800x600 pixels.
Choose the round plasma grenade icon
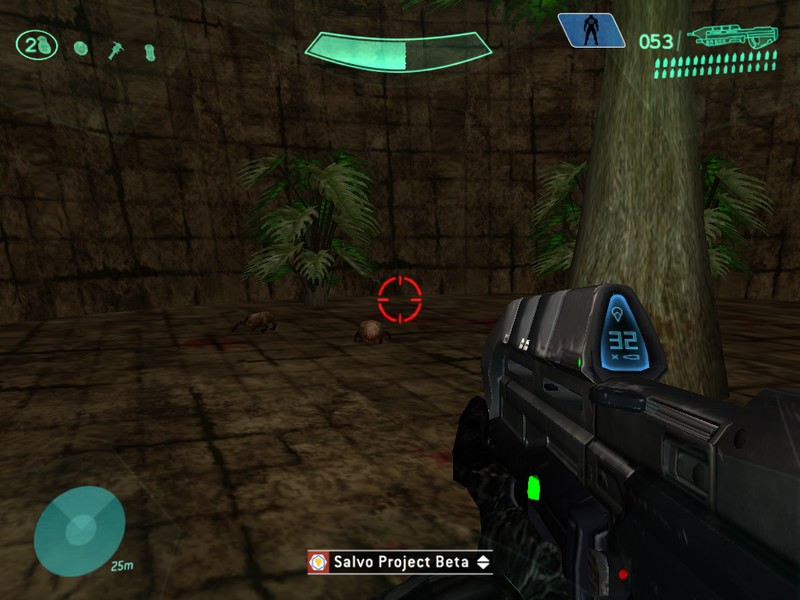[x=82, y=47]
